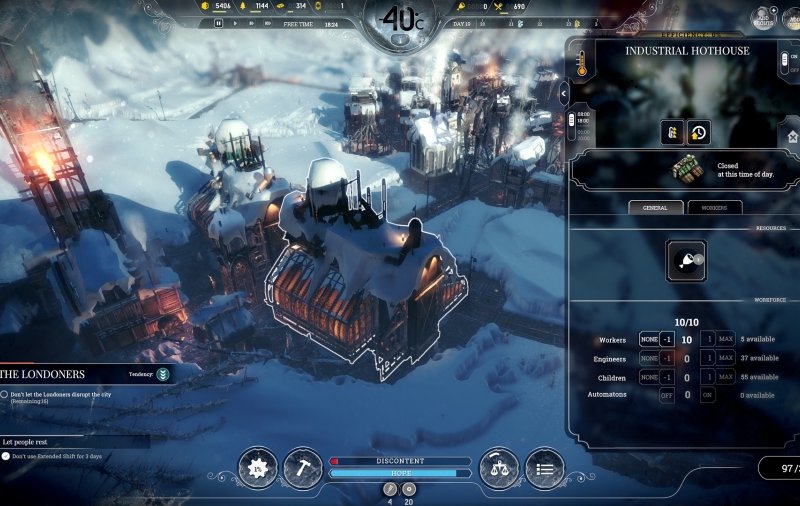The image size is (800, 506).
Task: Click the extended shift clock icon
Action: pos(698,131)
